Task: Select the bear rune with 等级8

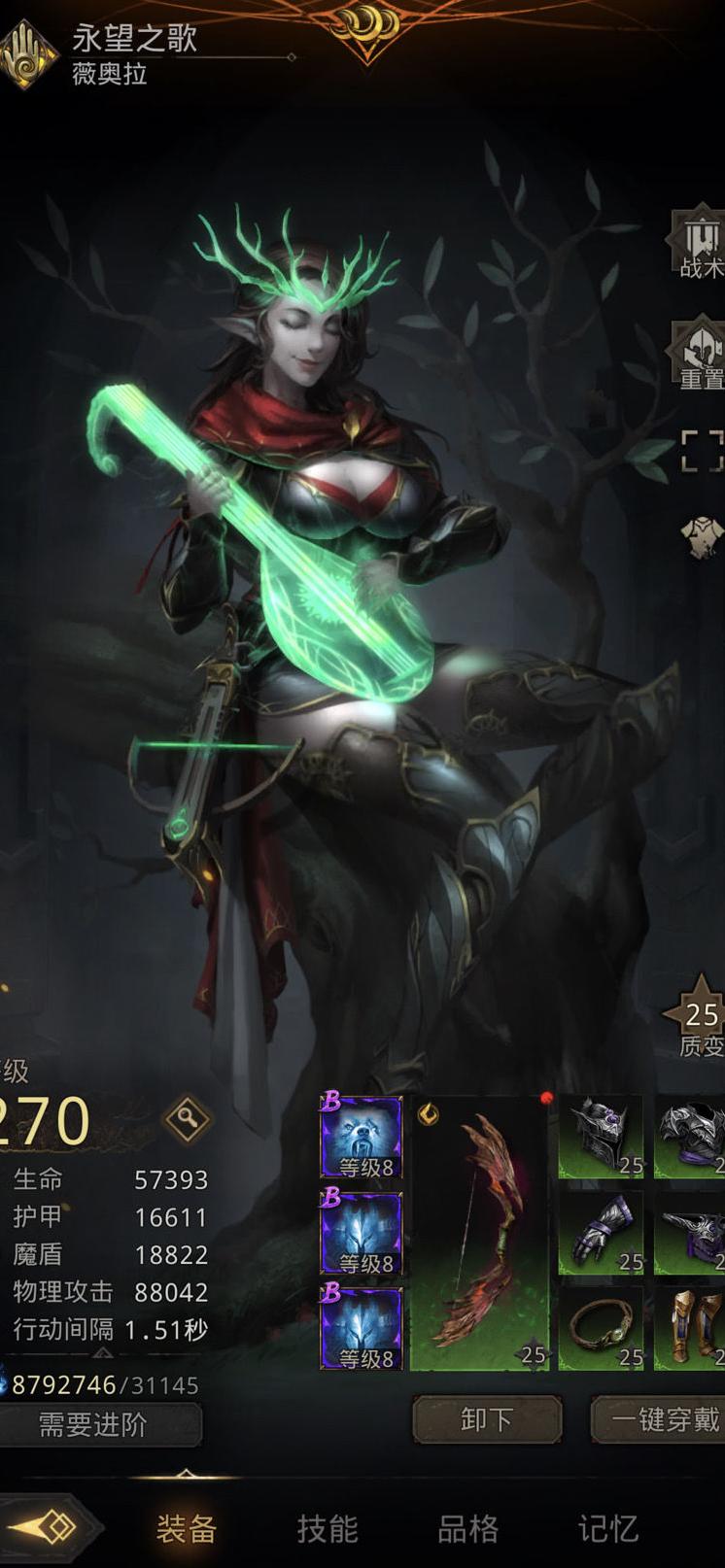Action: pyautogui.click(x=361, y=1137)
